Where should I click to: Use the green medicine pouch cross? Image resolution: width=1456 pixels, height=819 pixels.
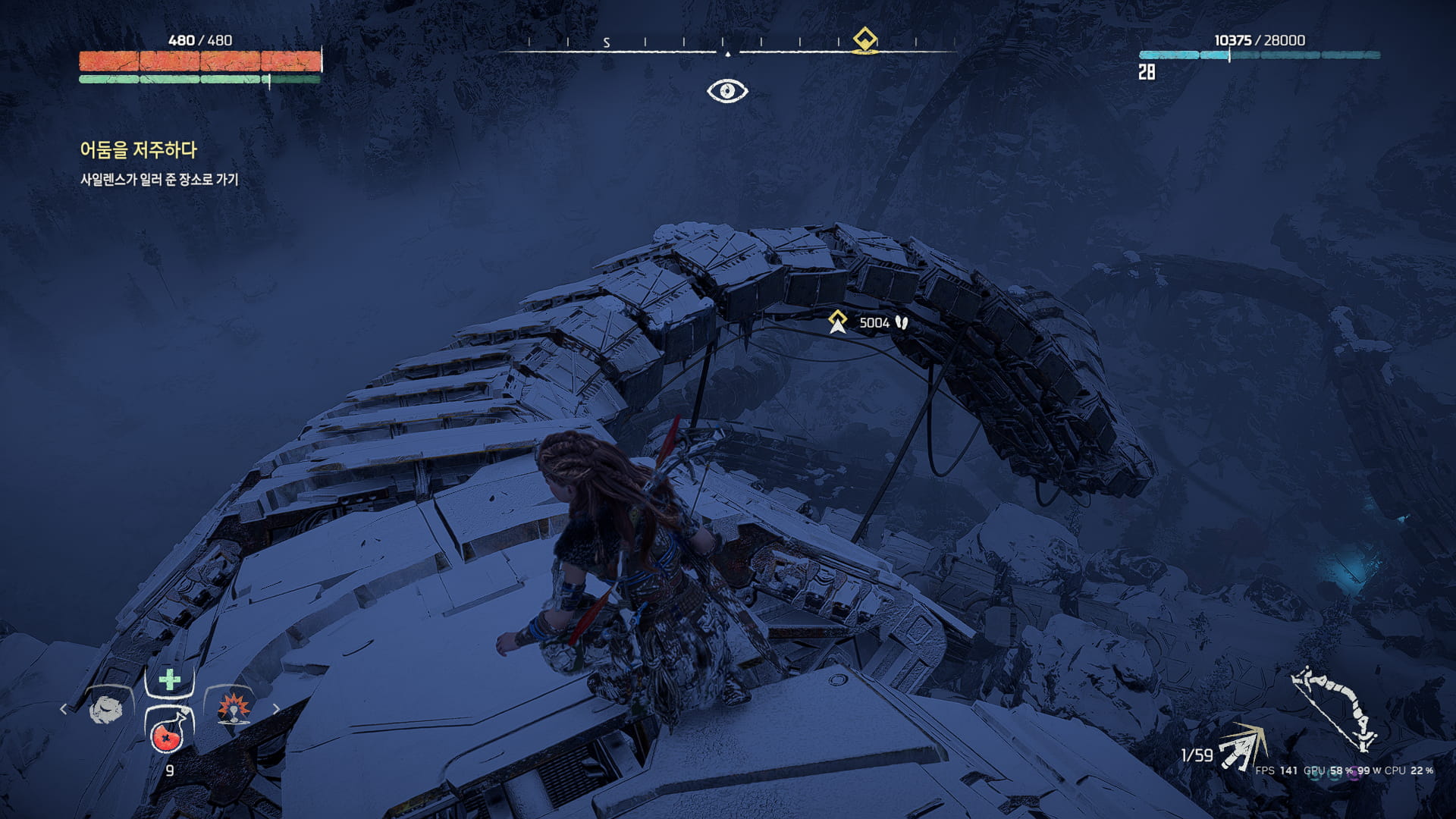[170, 679]
